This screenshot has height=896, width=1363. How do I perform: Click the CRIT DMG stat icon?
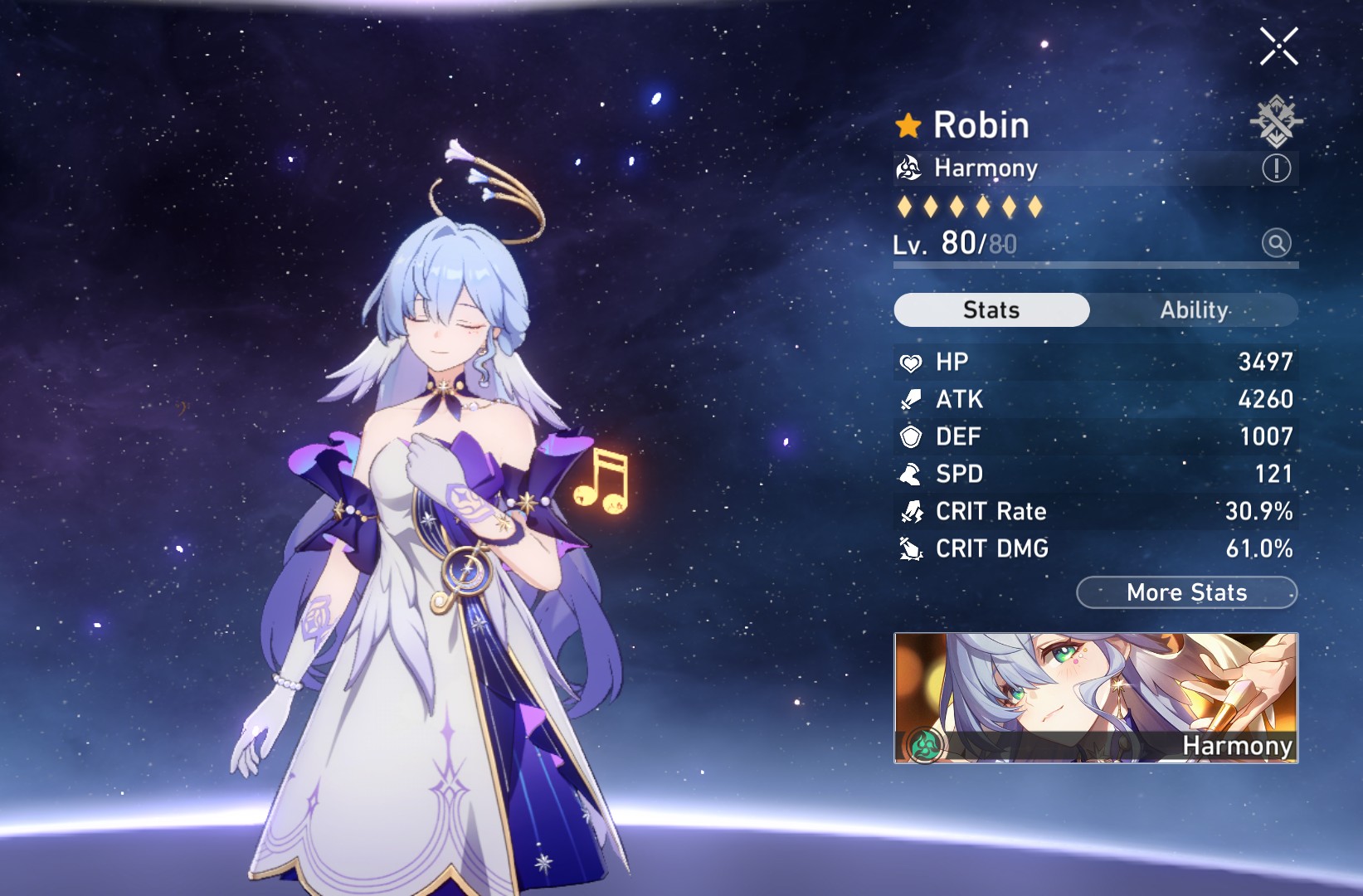point(911,548)
